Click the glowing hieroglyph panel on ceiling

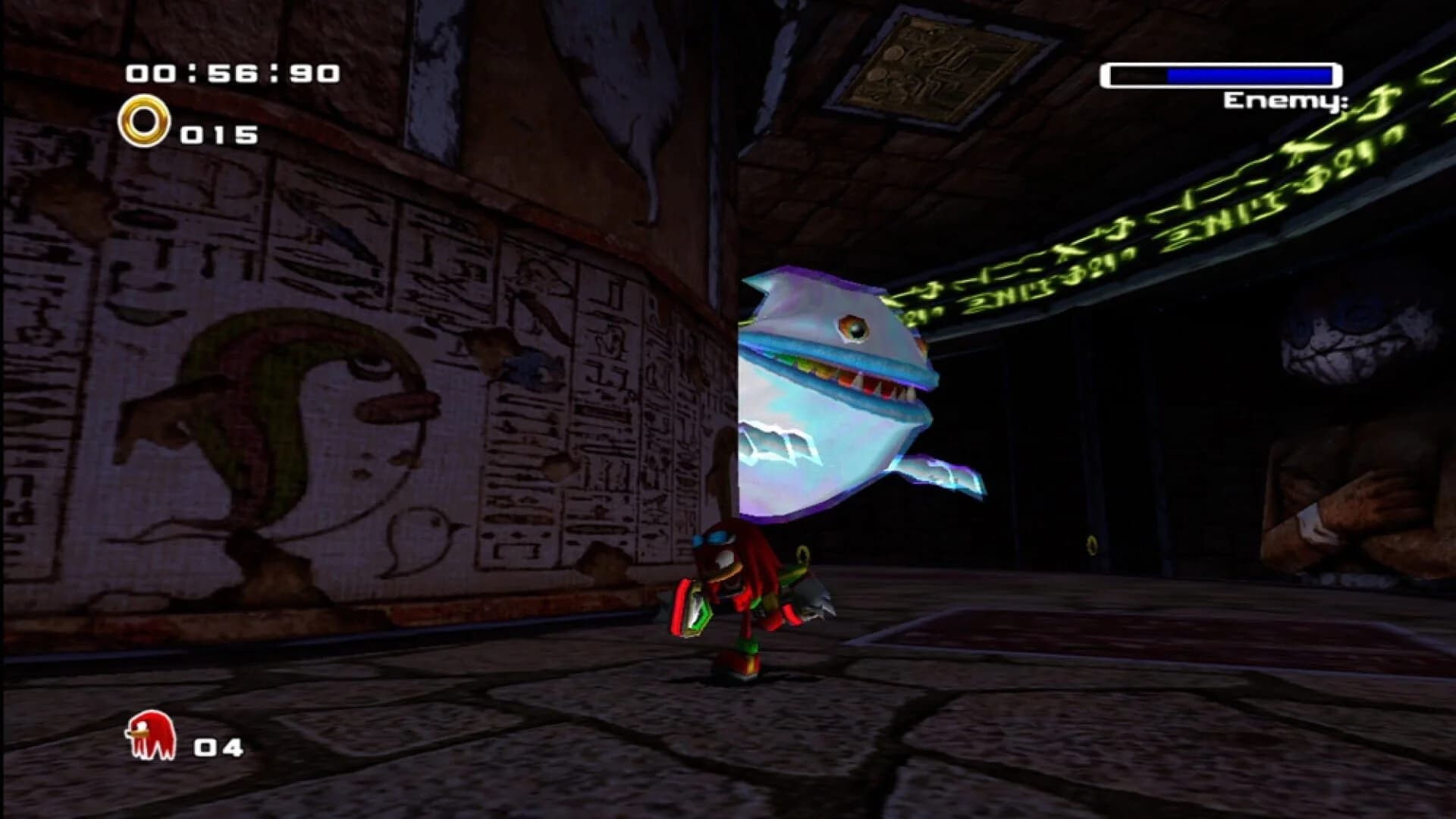pyautogui.click(x=933, y=57)
